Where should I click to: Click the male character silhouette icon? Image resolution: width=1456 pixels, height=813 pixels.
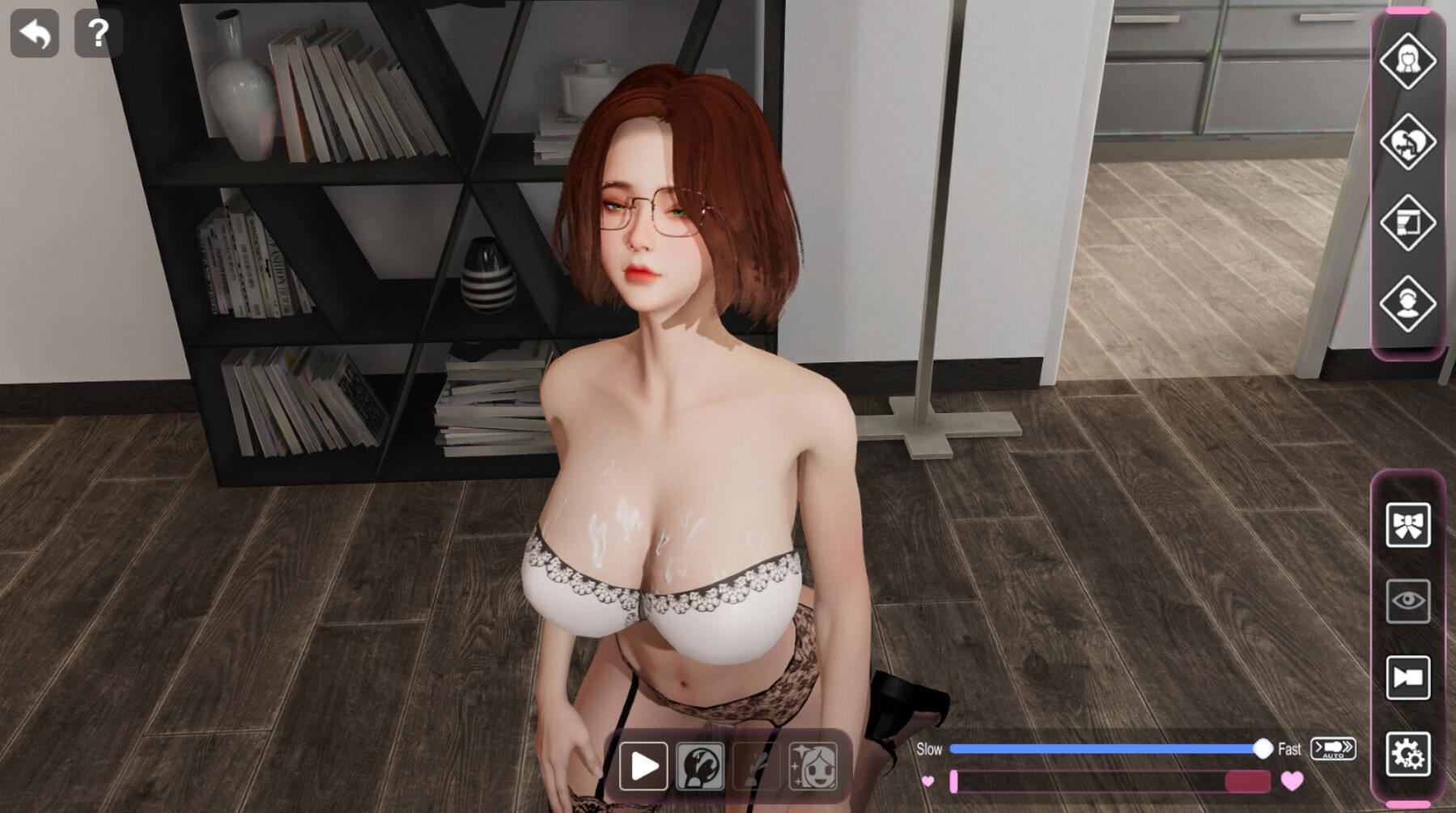(1408, 303)
